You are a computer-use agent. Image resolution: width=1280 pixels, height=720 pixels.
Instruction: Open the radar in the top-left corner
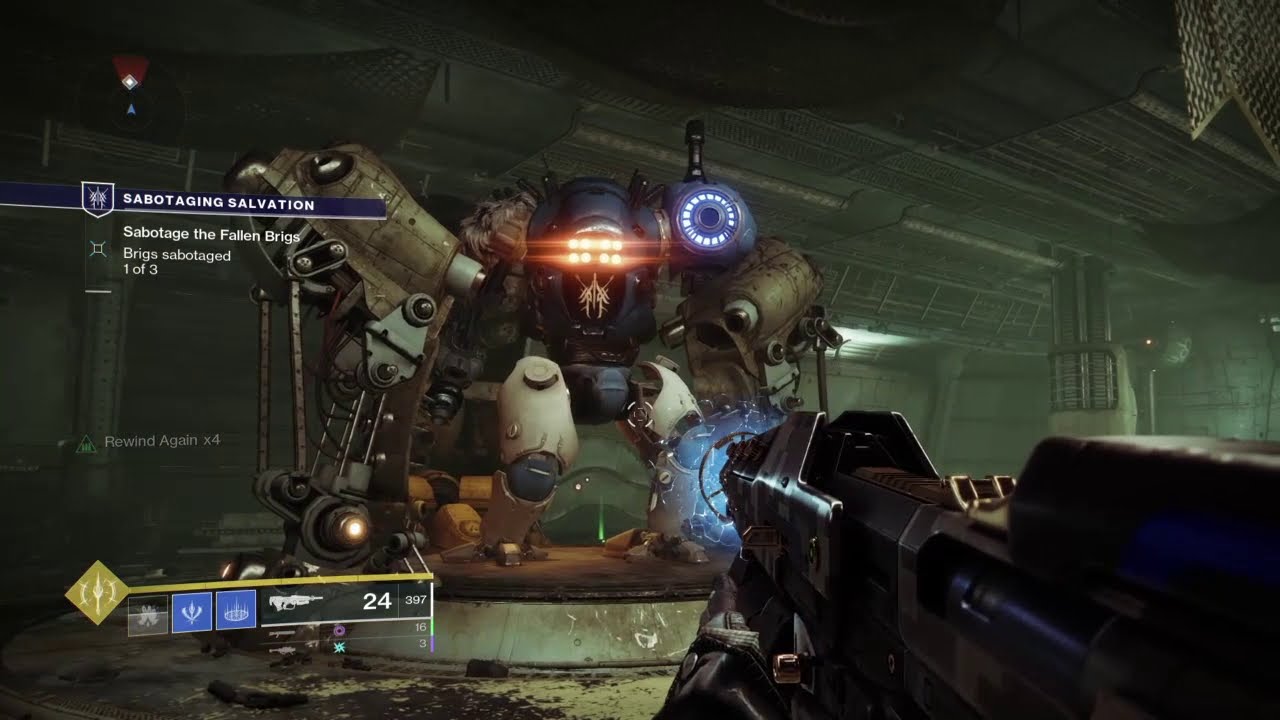pos(130,90)
